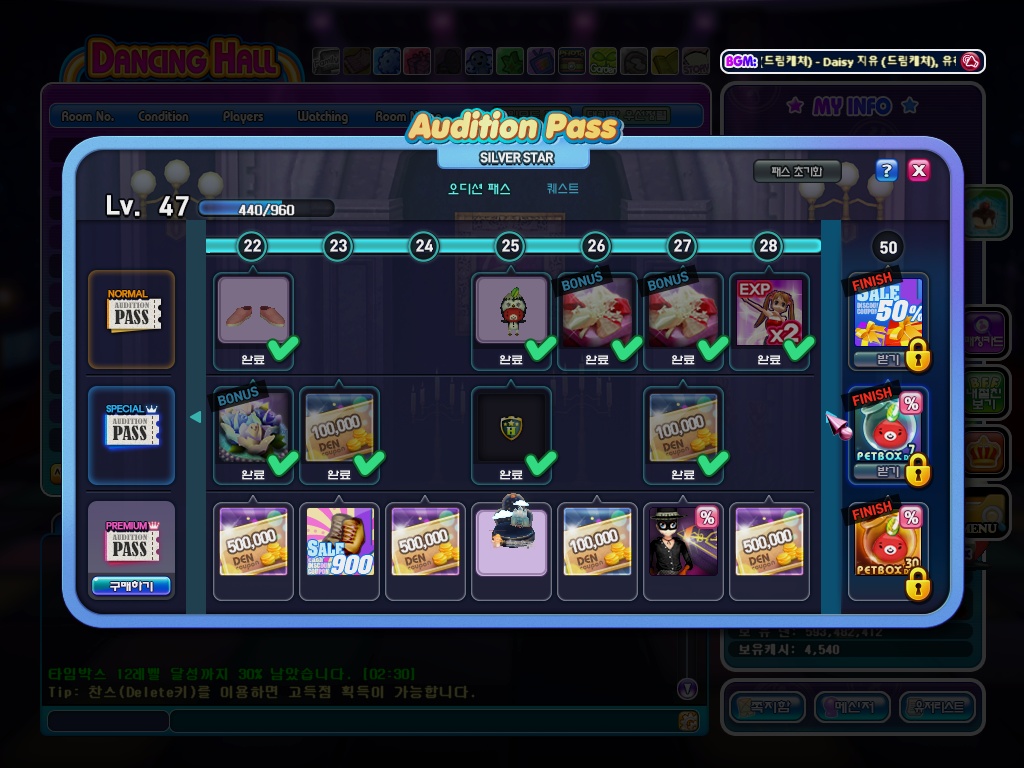This screenshot has width=1024, height=768.
Task: Select the Normal Audition Pass ticket
Action: (131, 317)
